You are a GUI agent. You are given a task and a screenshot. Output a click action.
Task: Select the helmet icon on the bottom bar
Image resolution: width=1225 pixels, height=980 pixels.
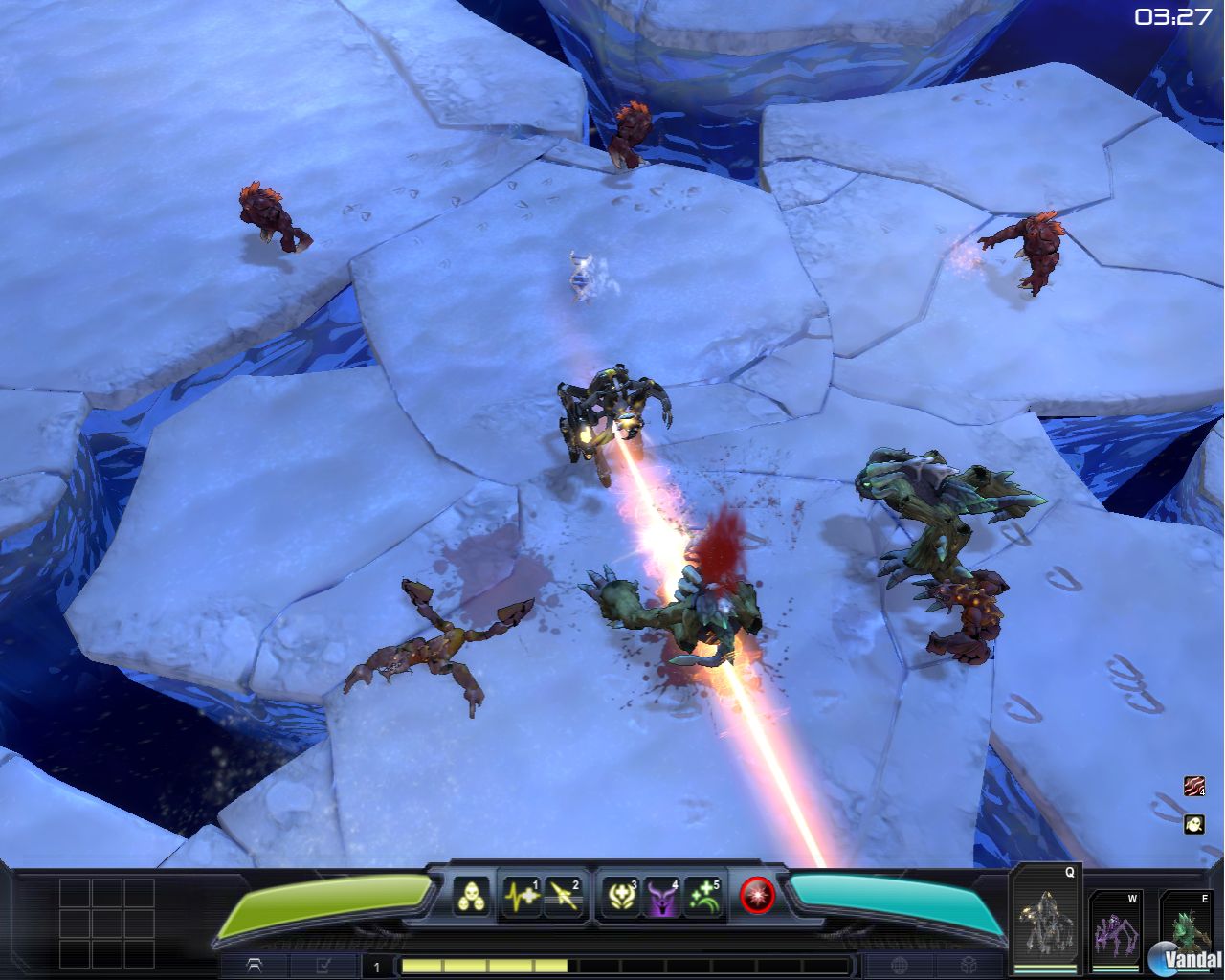(x=256, y=966)
